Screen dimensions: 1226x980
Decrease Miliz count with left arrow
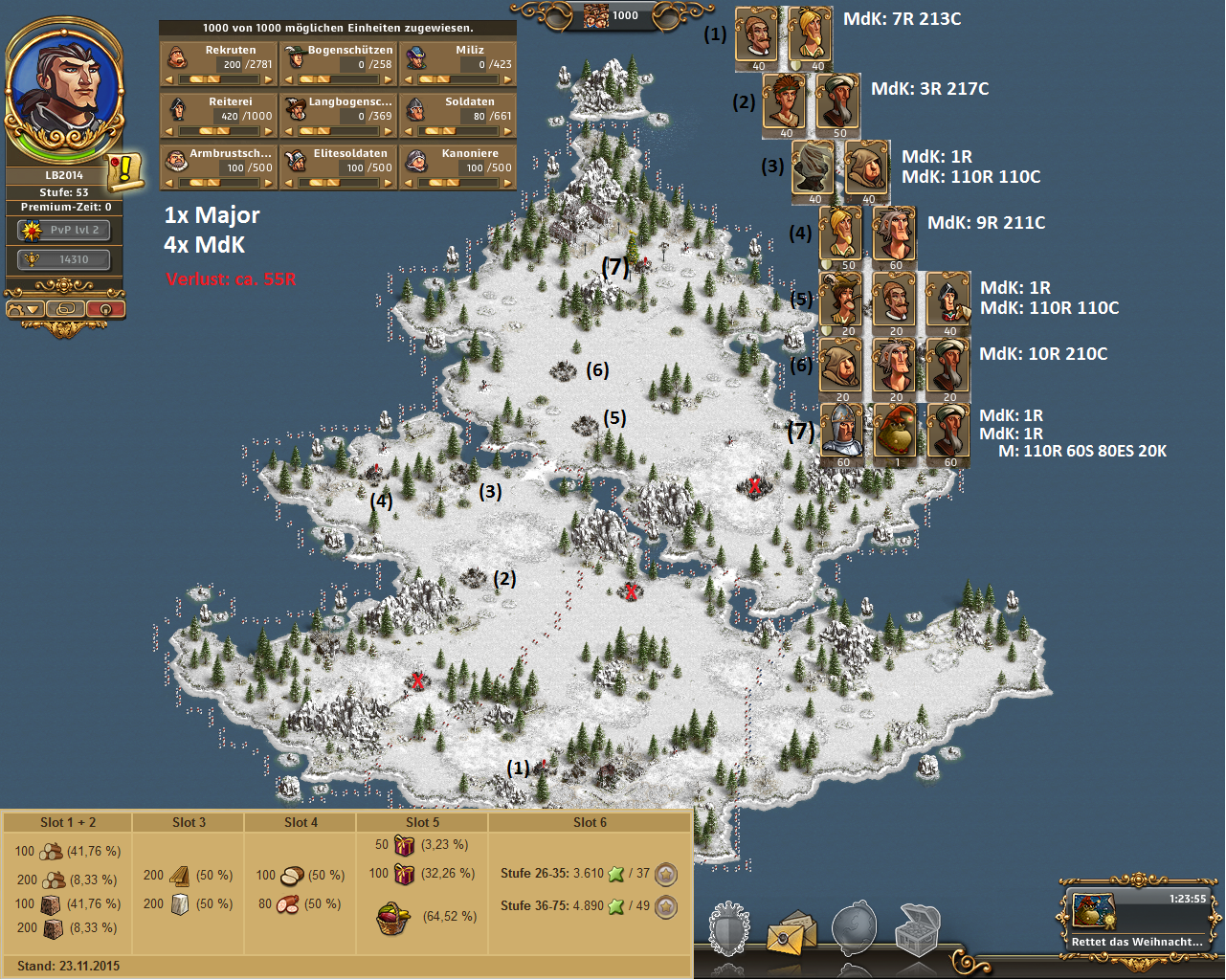coord(409,80)
